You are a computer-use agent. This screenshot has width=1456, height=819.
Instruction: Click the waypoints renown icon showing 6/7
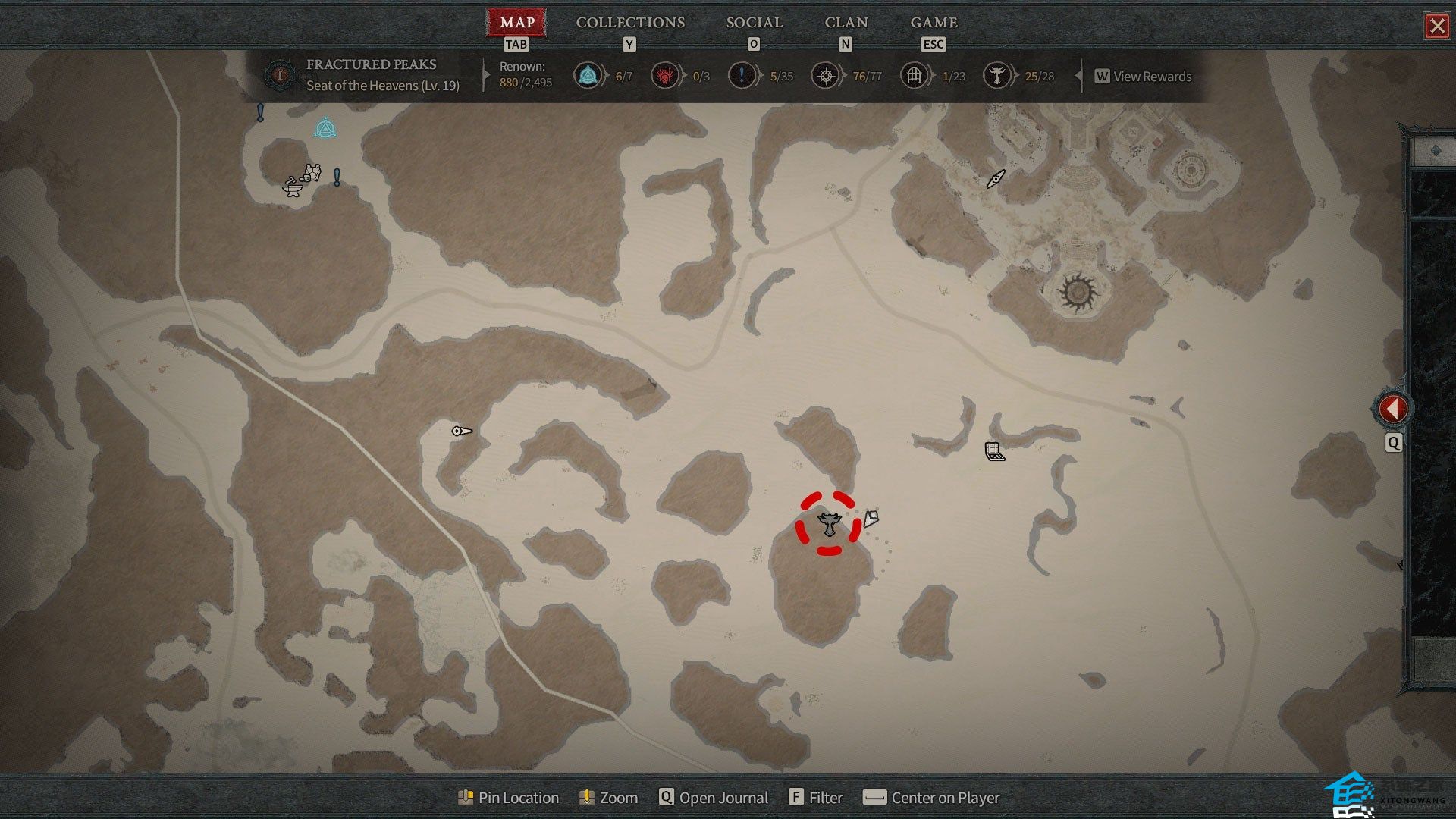click(588, 76)
